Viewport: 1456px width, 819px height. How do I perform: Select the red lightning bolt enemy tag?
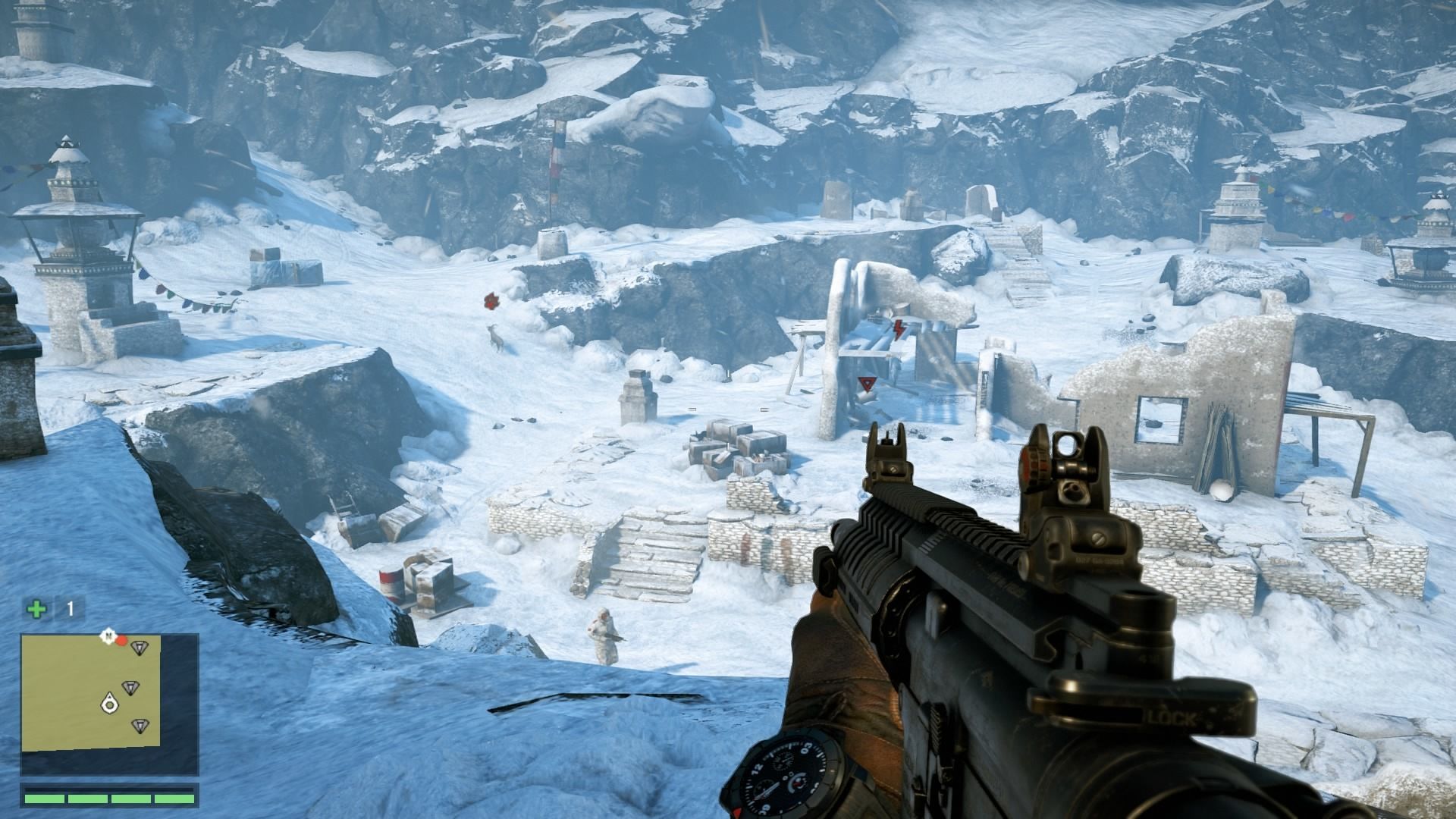[x=899, y=328]
